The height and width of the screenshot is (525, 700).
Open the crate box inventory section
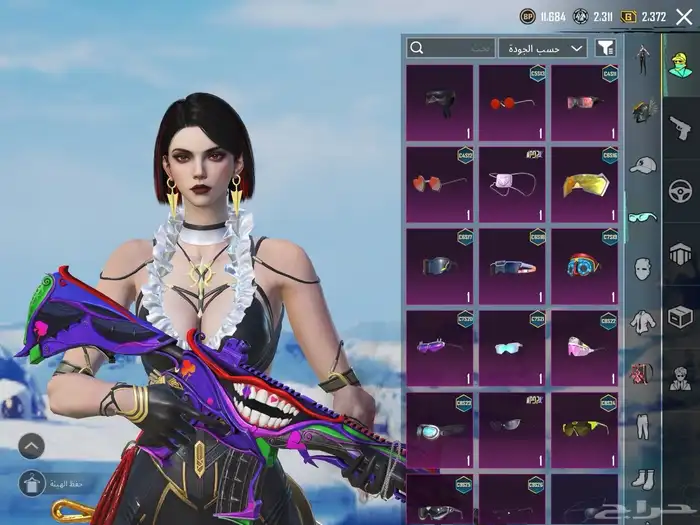point(680,316)
